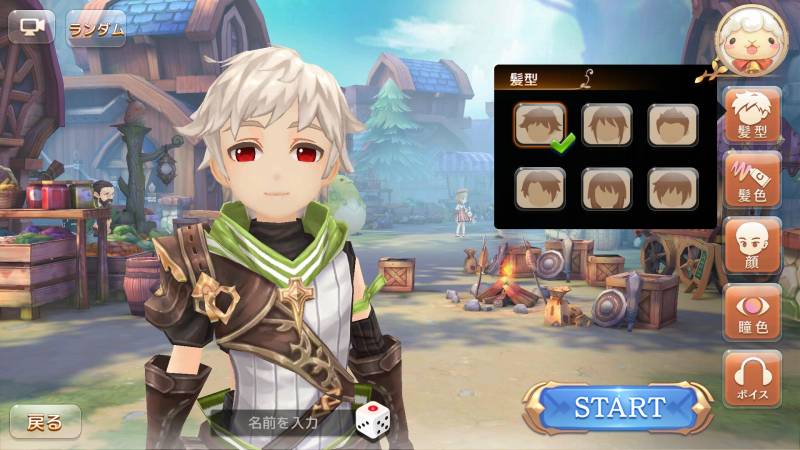Open the 瞳色 eye color tab

click(752, 311)
